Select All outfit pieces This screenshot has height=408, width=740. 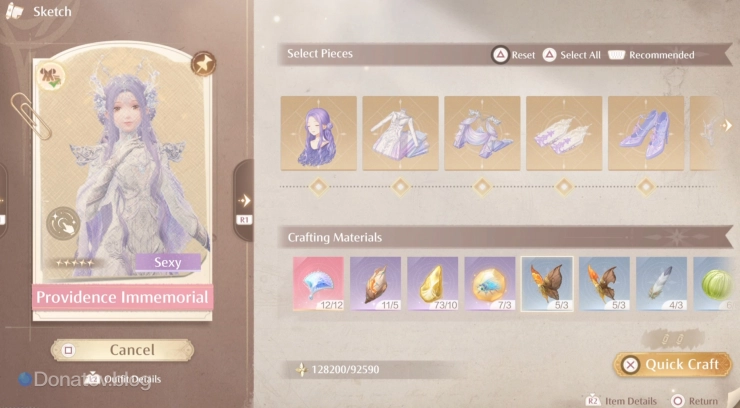569,55
